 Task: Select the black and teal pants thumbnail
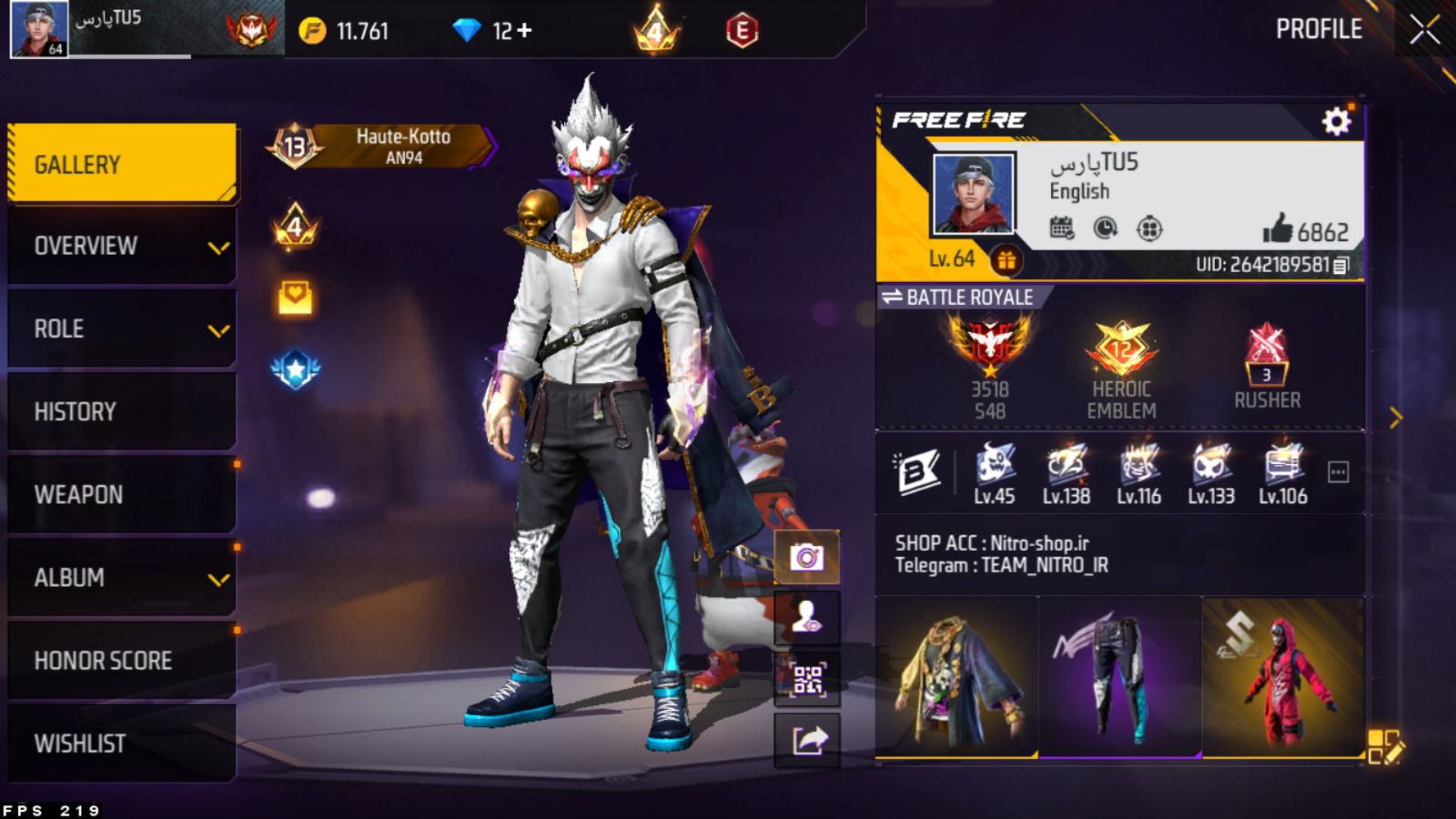pos(1119,677)
